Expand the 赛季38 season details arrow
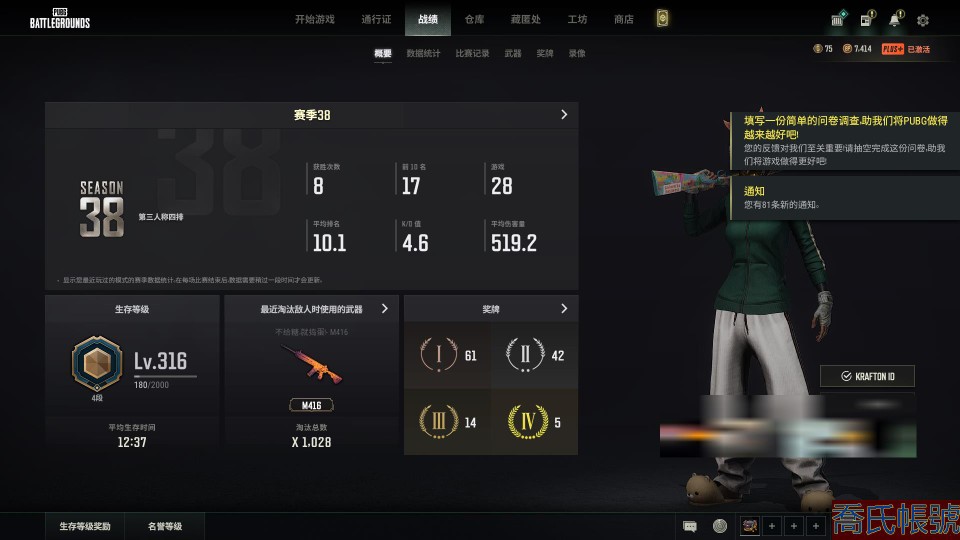960x540 pixels. click(564, 115)
